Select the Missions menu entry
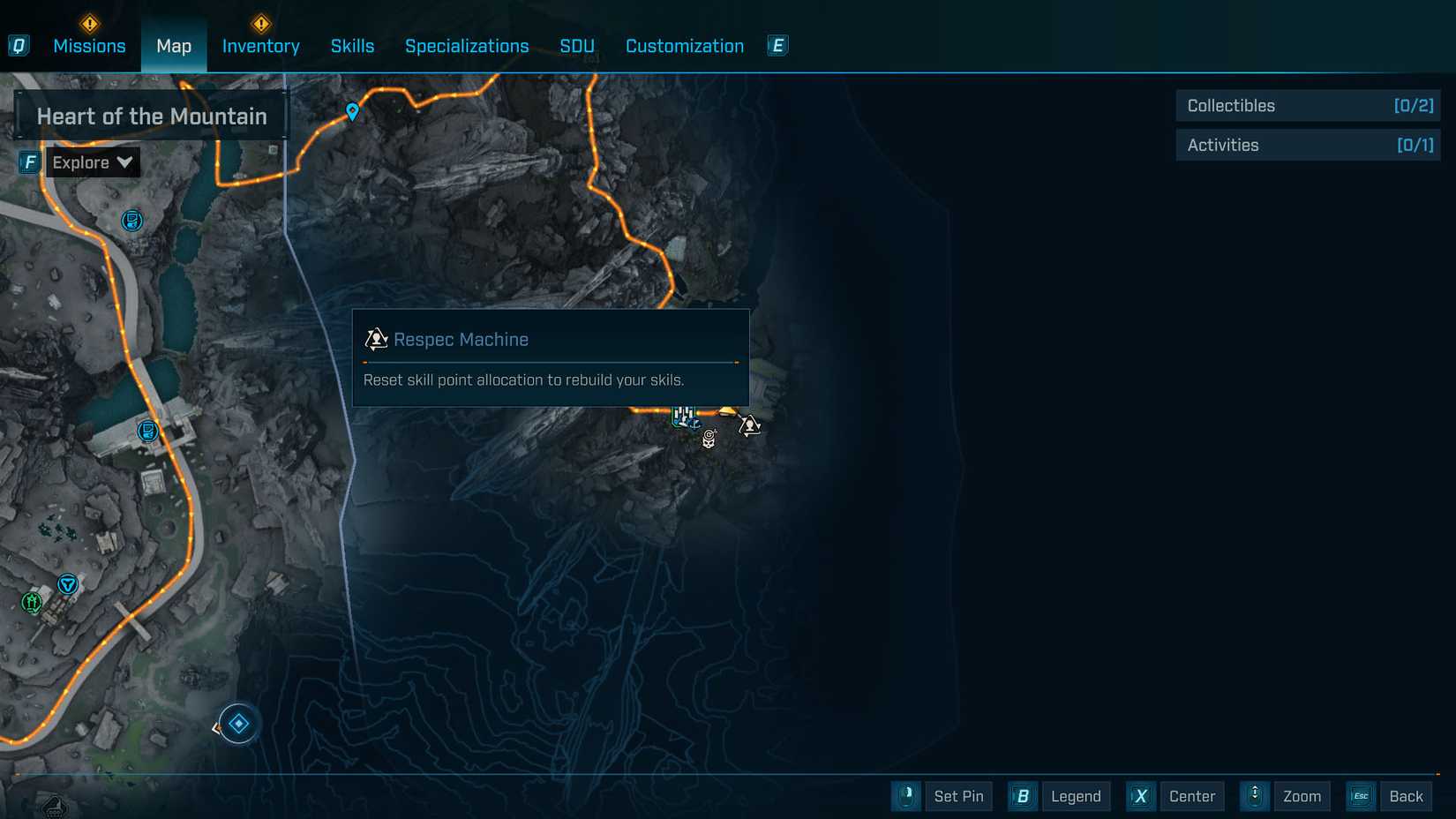The image size is (1456, 819). [x=91, y=46]
